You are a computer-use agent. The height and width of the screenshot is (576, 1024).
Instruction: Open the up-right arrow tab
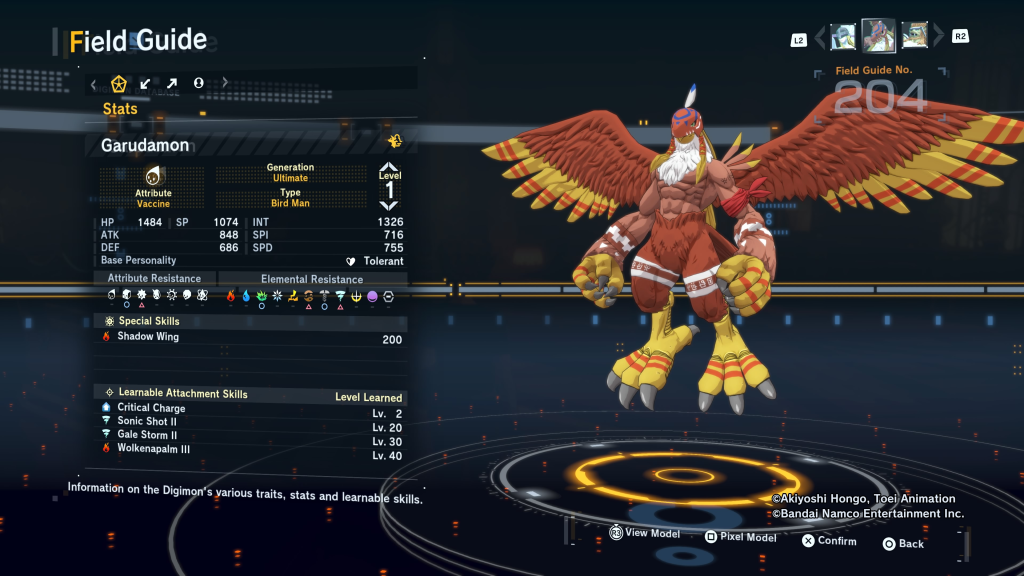(172, 83)
